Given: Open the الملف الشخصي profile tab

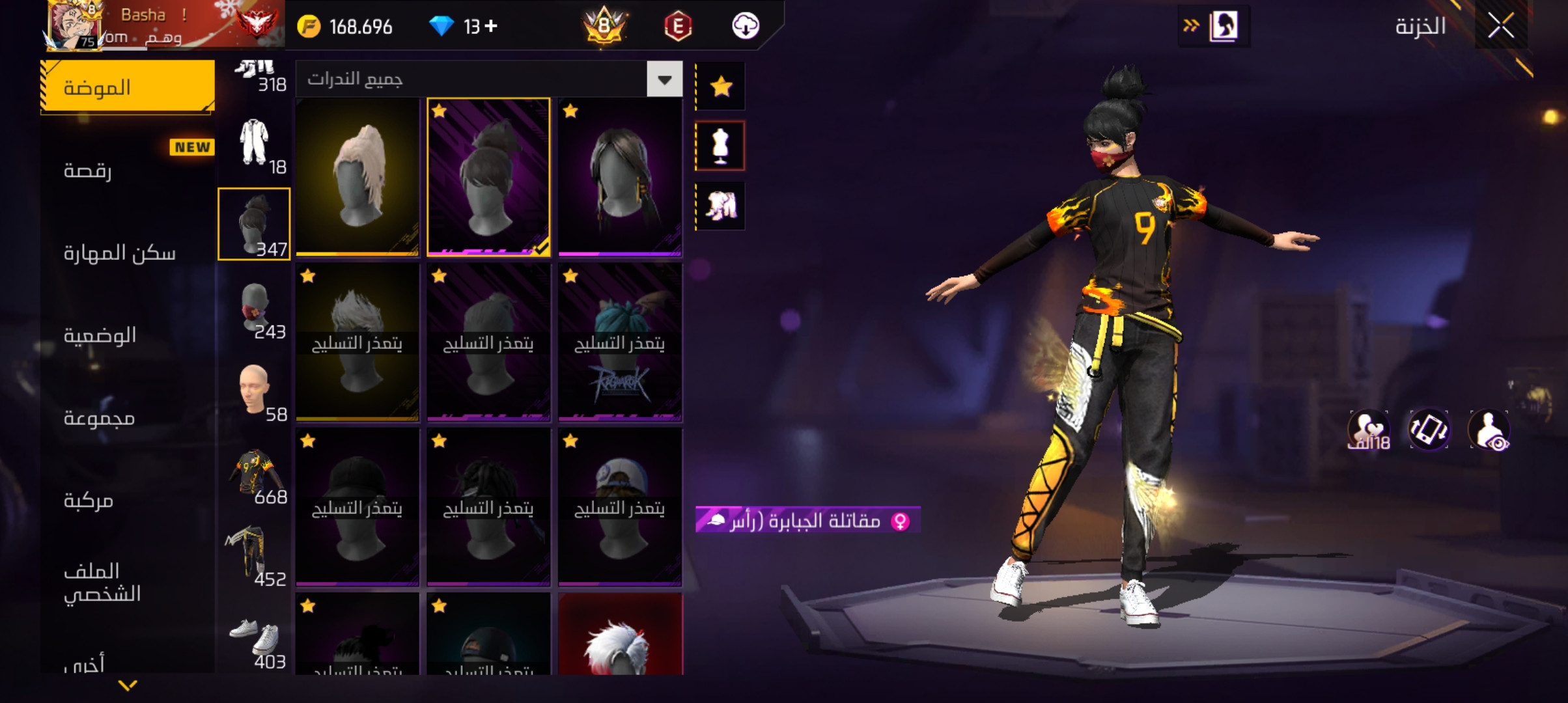Looking at the screenshot, I should (x=128, y=583).
